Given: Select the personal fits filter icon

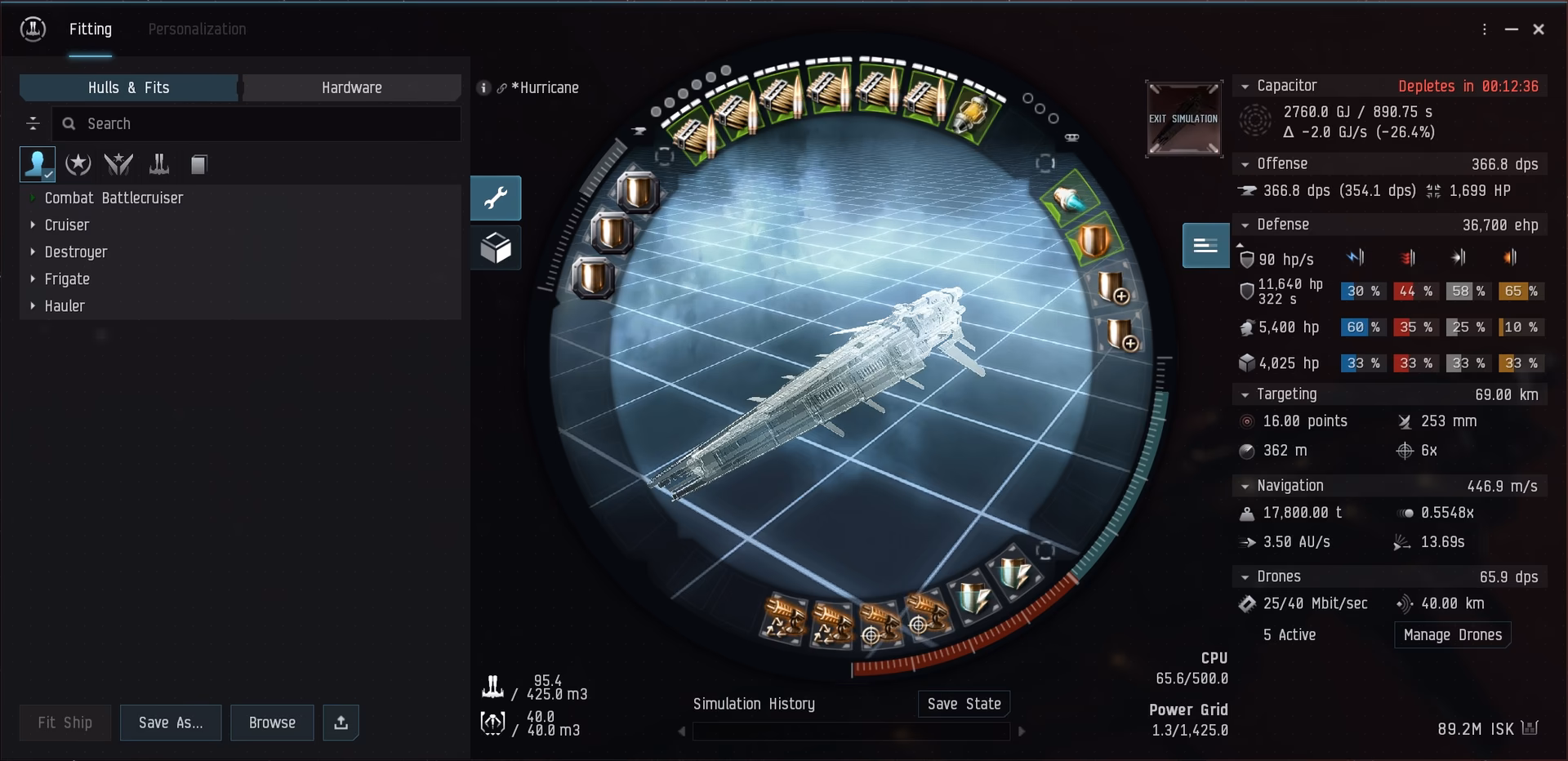Looking at the screenshot, I should pyautogui.click(x=36, y=164).
